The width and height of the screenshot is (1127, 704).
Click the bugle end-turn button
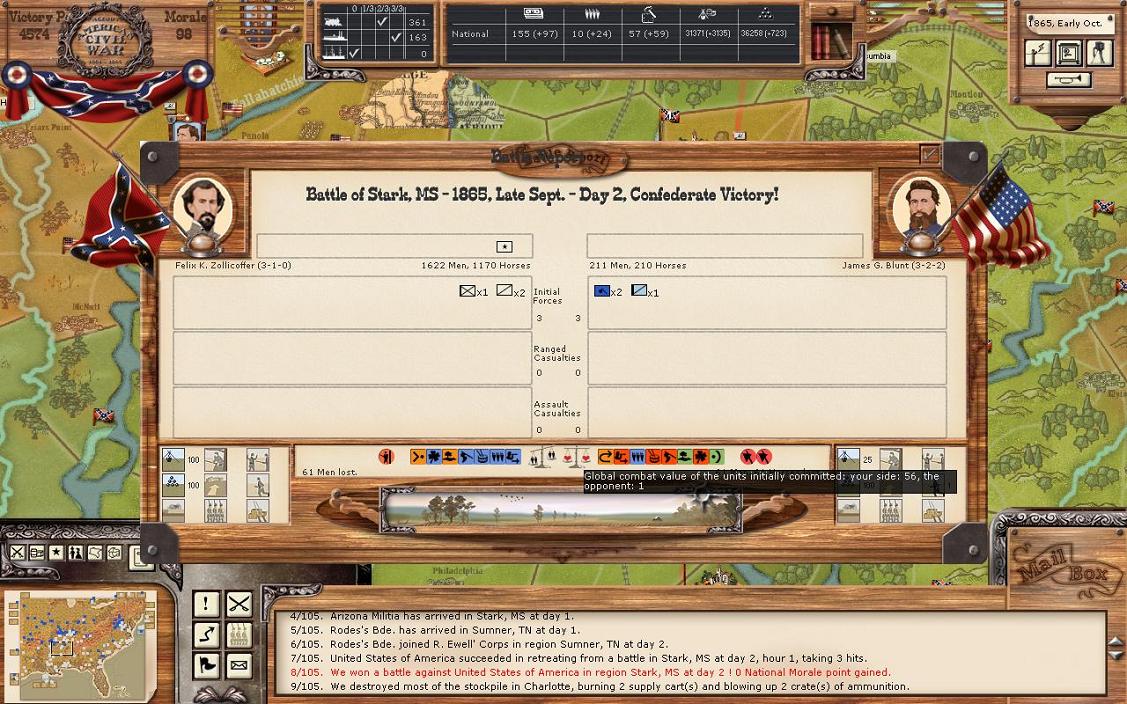(x=1068, y=80)
